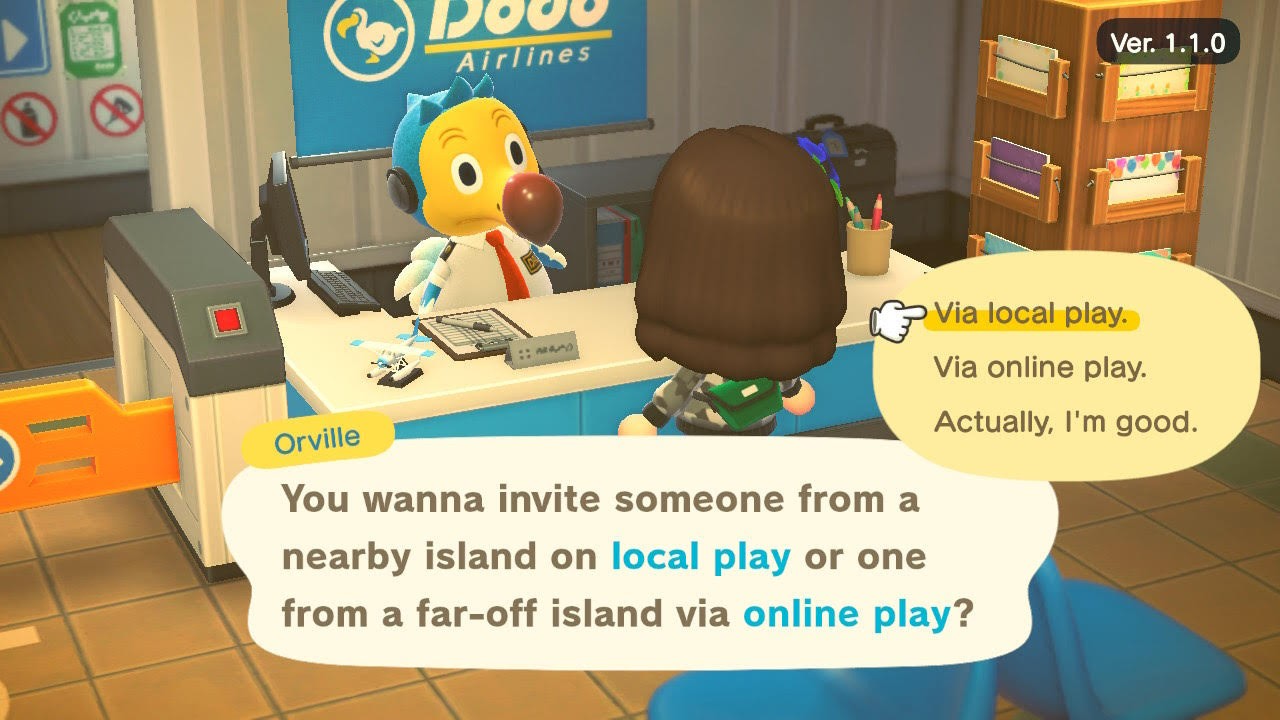Click the purple pamphlet in the rack
The image size is (1280, 720).
tap(1018, 166)
